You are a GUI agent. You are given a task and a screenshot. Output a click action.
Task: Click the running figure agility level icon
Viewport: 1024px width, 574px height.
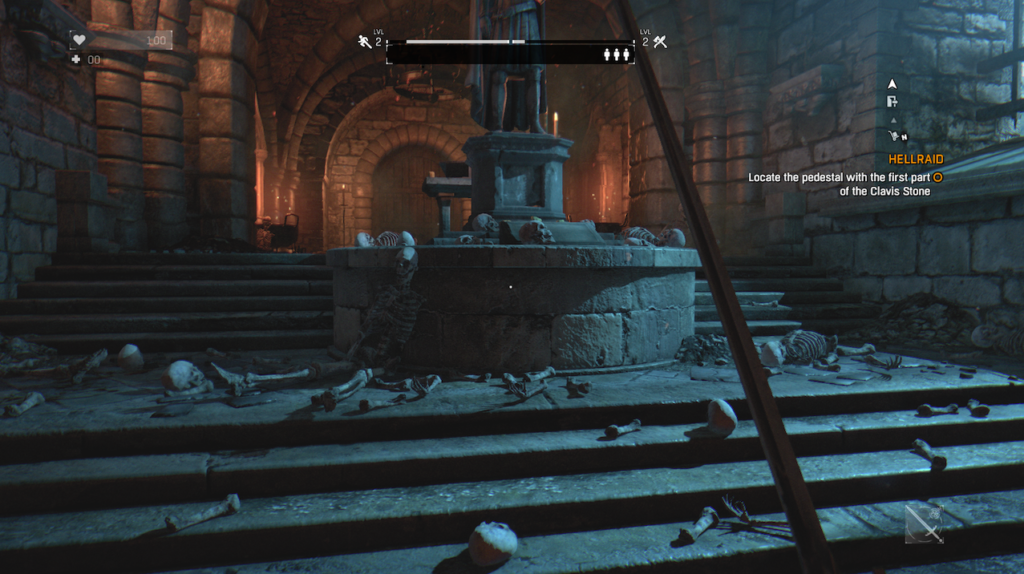click(365, 42)
